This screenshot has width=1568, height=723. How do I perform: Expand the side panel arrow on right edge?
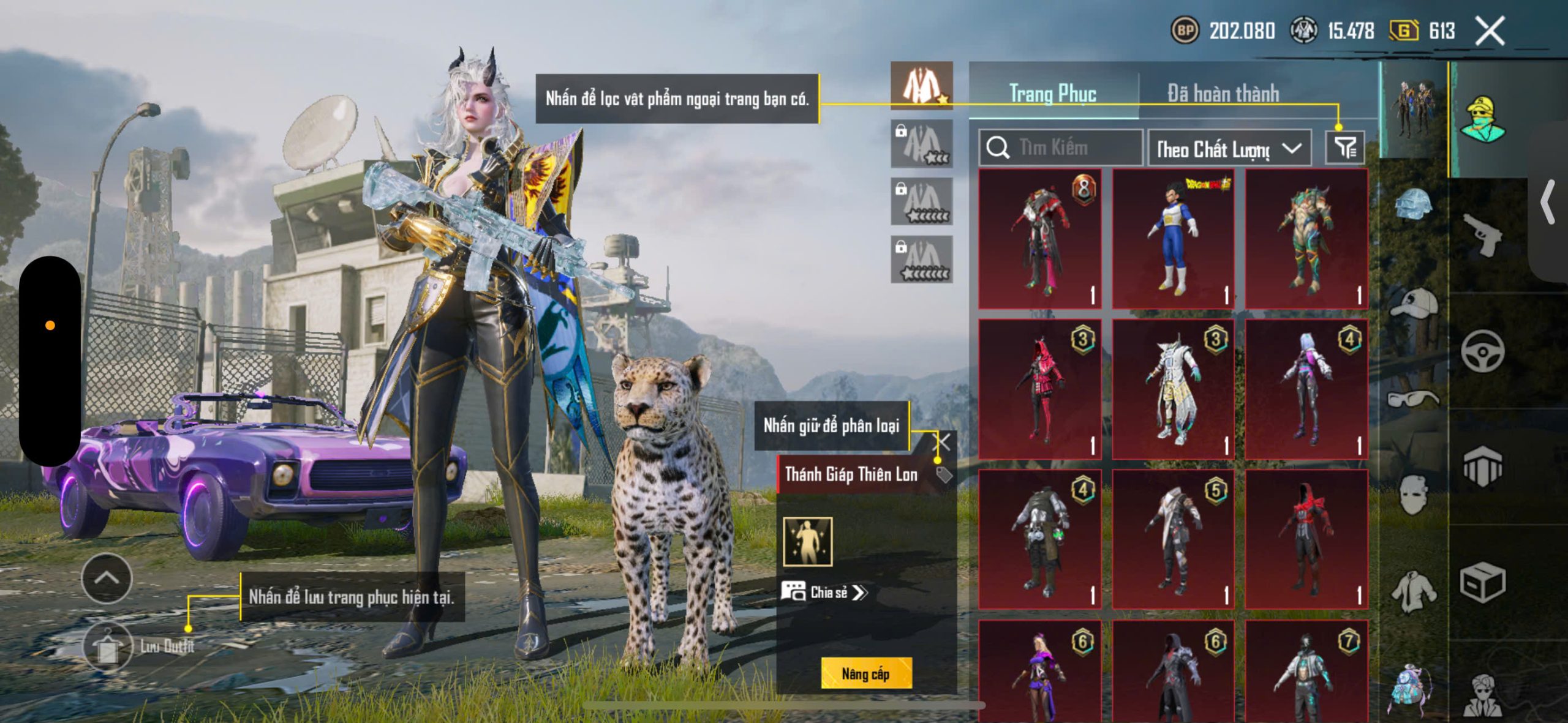coord(1548,202)
